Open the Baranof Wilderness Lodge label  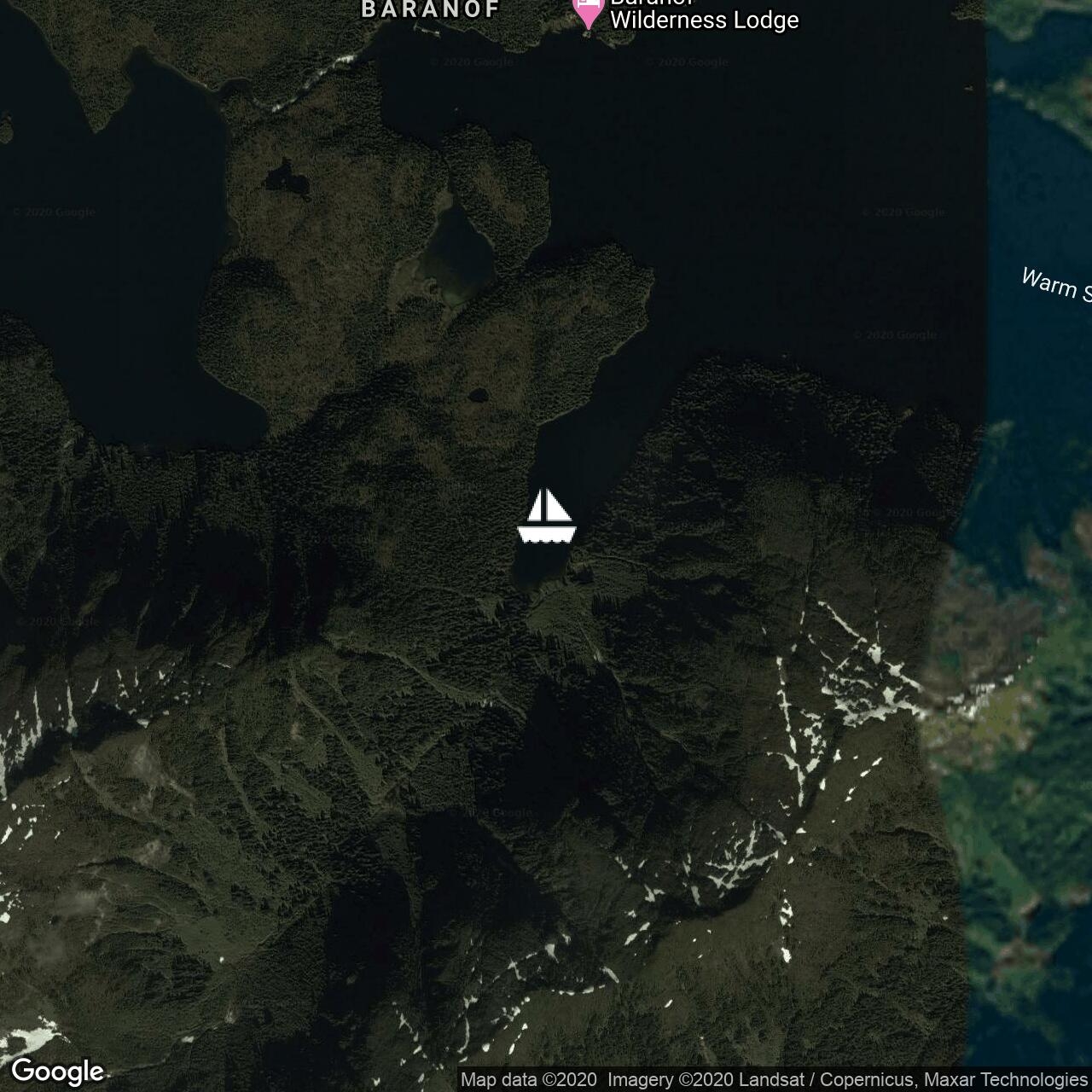pyautogui.click(x=704, y=17)
